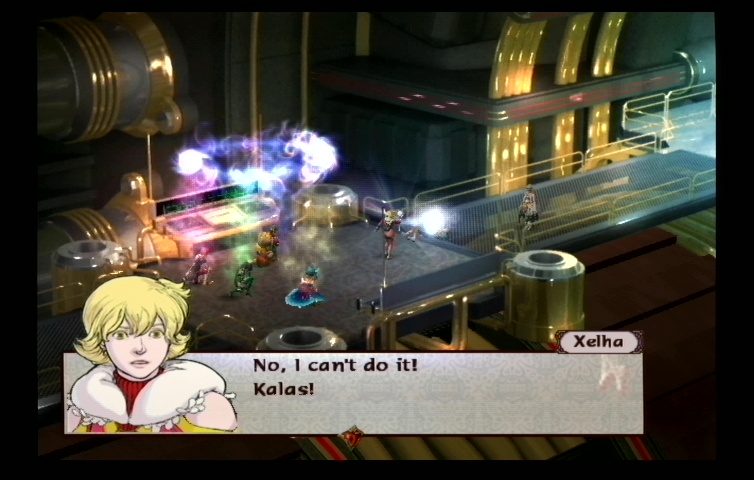Click the red dialogue advance marker

coord(352,436)
